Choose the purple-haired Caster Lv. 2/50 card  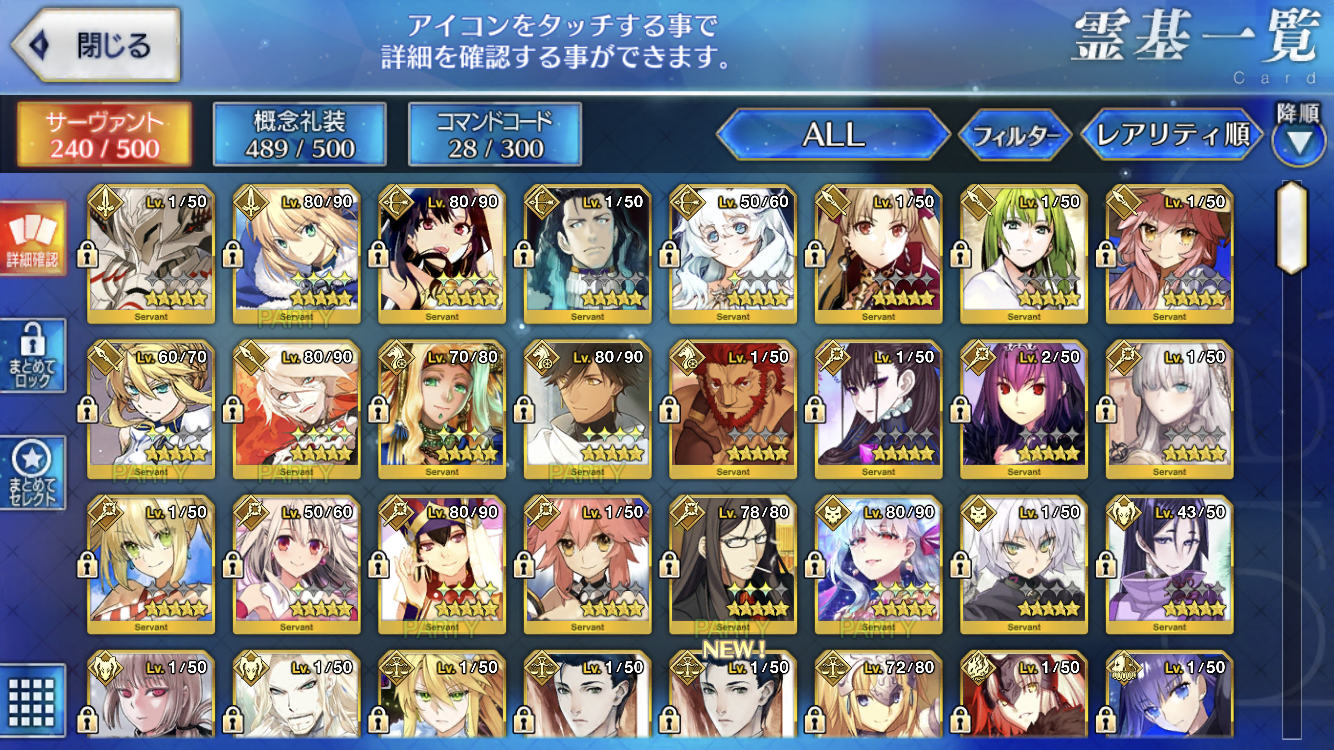tap(1024, 410)
